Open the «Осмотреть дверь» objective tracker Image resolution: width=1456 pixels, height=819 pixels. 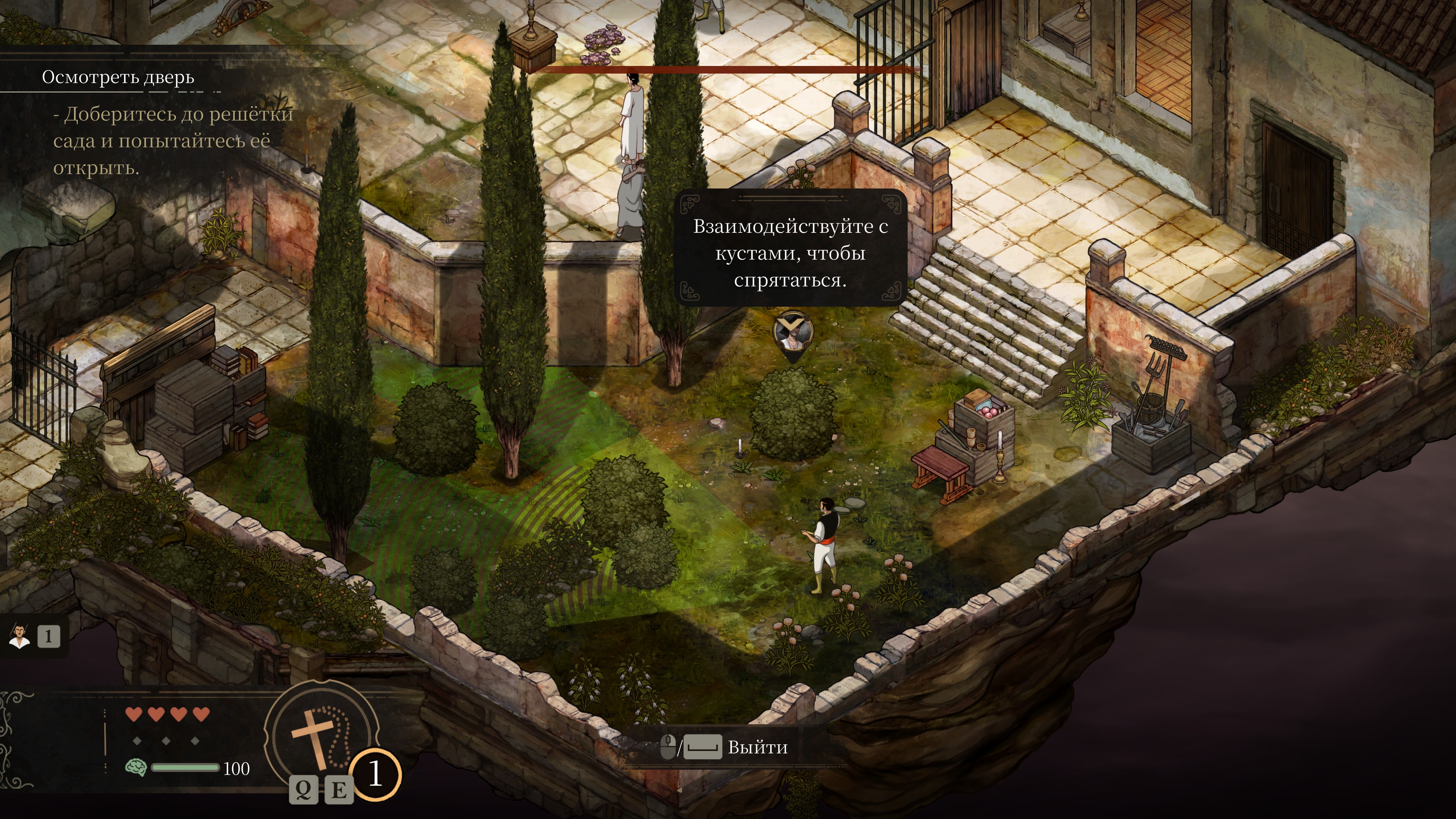118,77
